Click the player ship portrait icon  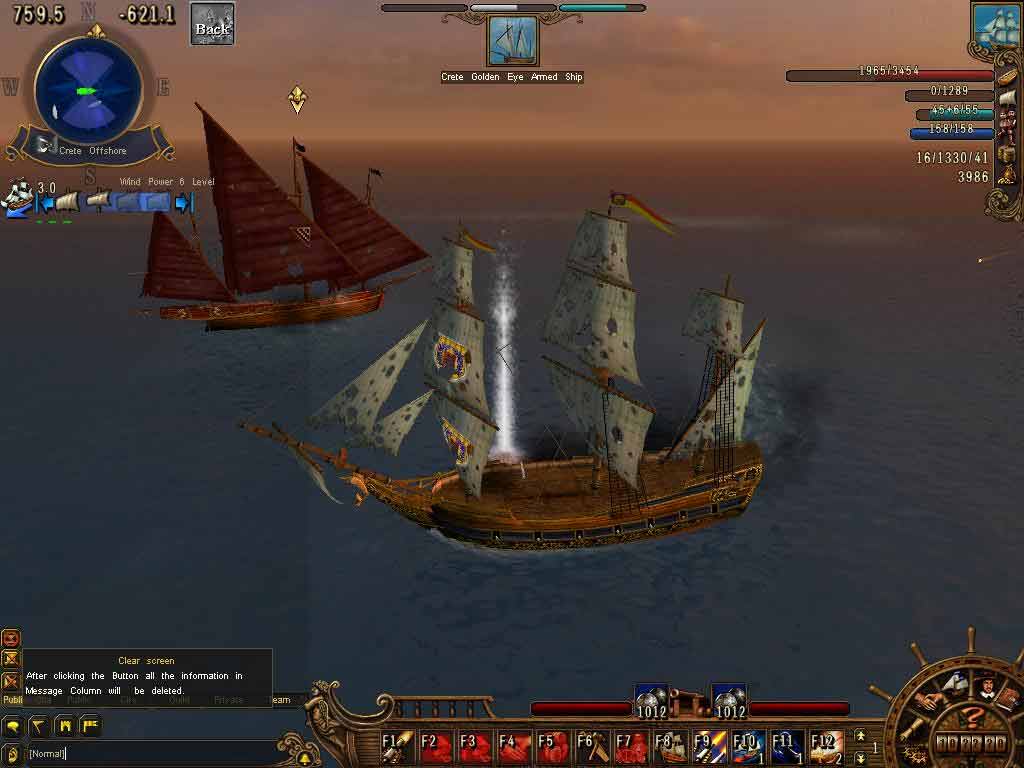click(994, 27)
